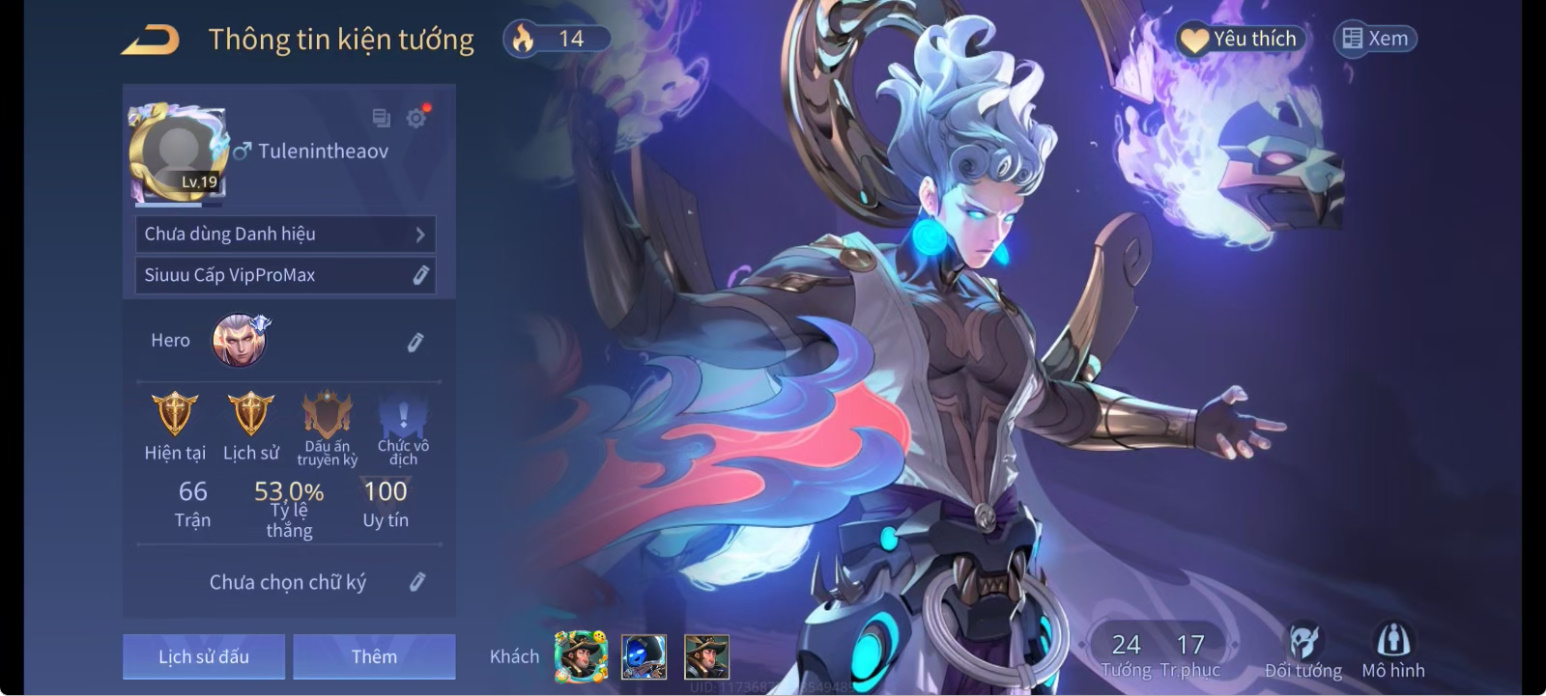
Task: Select the player avatar frame
Action: [176, 153]
